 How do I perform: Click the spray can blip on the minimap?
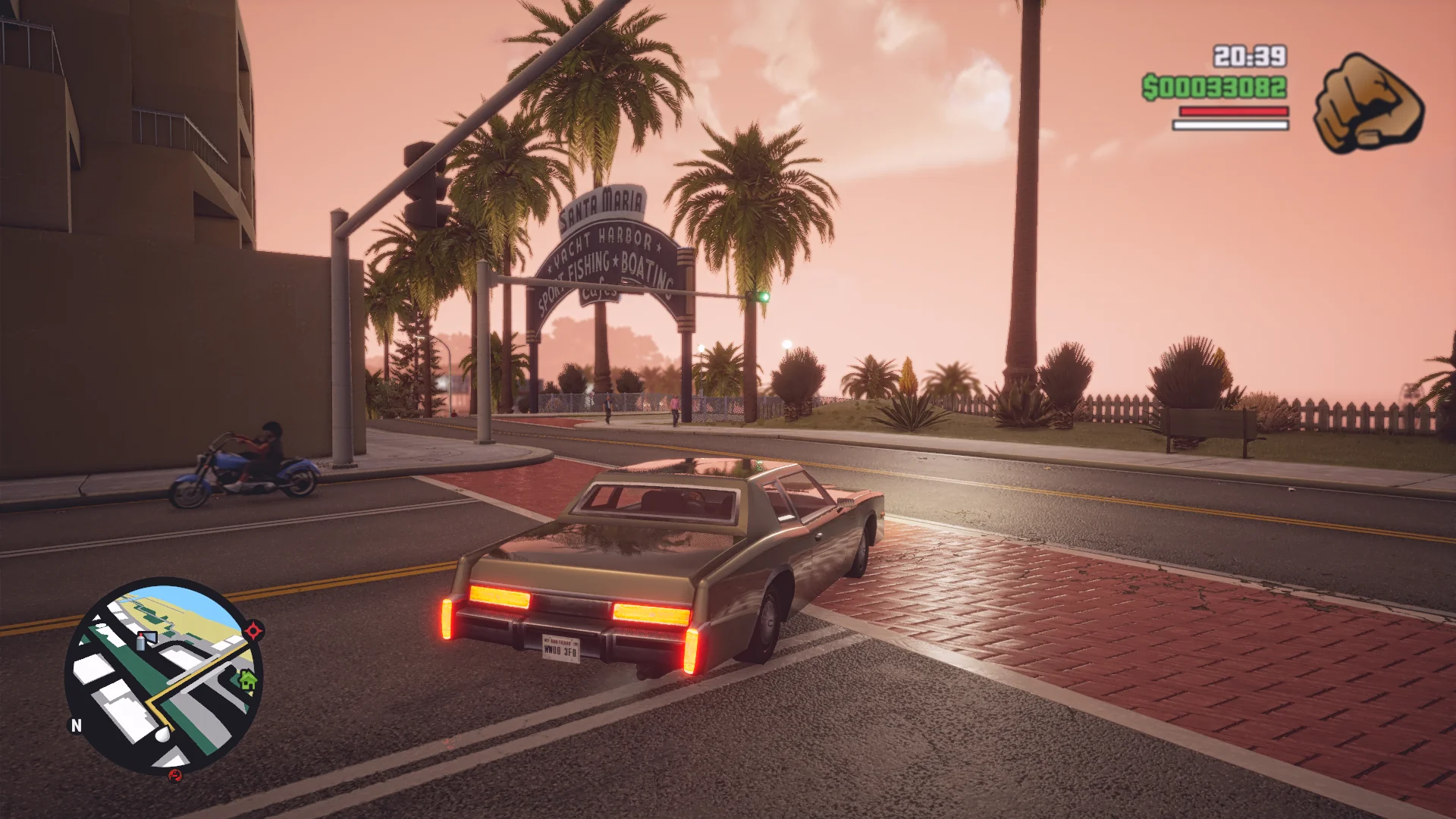pos(140,642)
